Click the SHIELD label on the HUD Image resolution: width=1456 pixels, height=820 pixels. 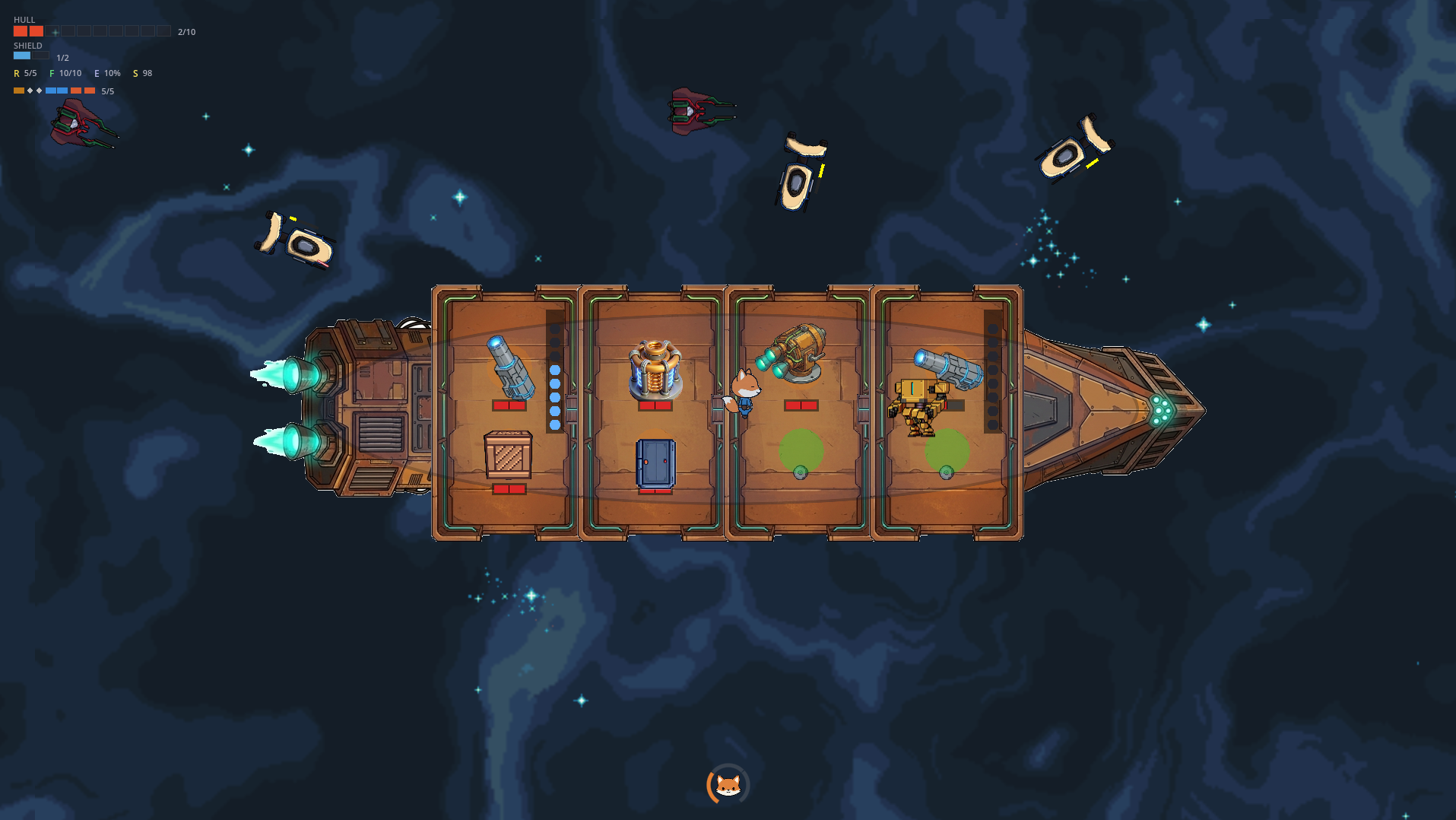point(29,45)
